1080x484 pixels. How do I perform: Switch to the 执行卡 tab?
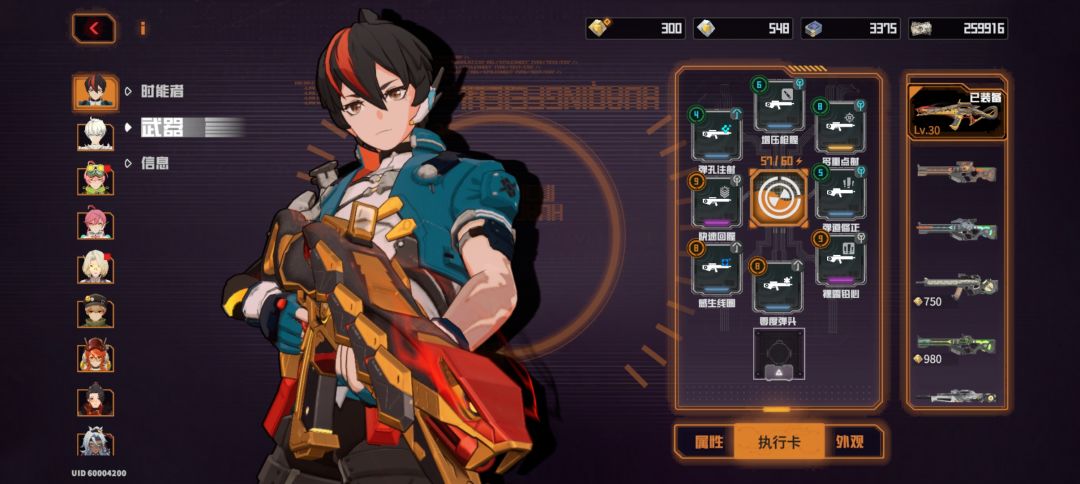click(778, 441)
